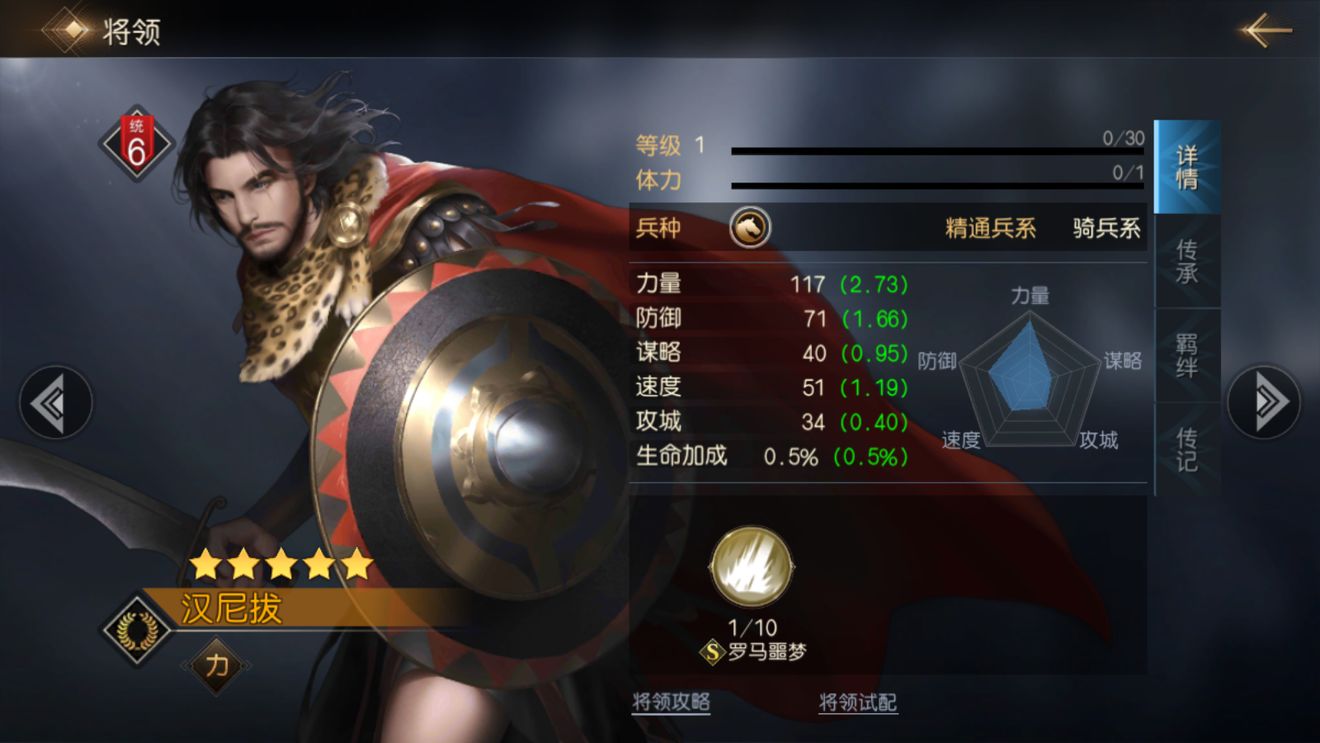Open the 传承 tab

[x=1187, y=260]
